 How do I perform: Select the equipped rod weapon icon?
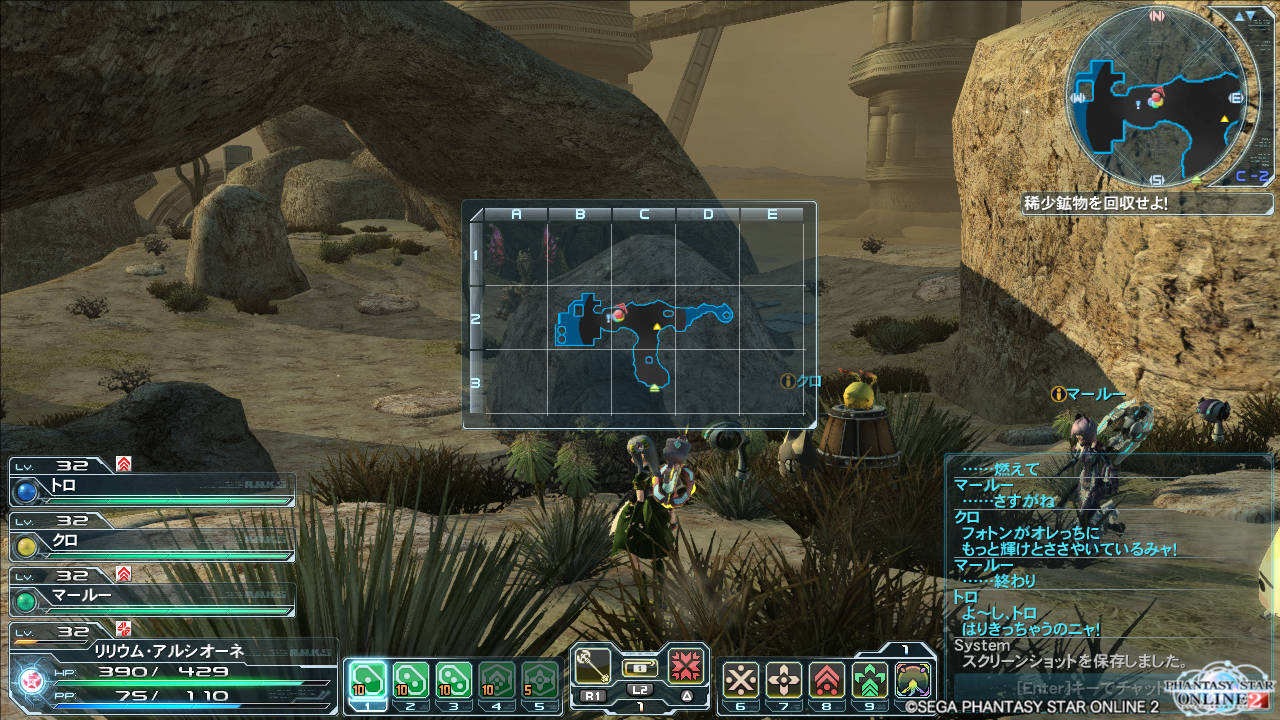click(592, 664)
